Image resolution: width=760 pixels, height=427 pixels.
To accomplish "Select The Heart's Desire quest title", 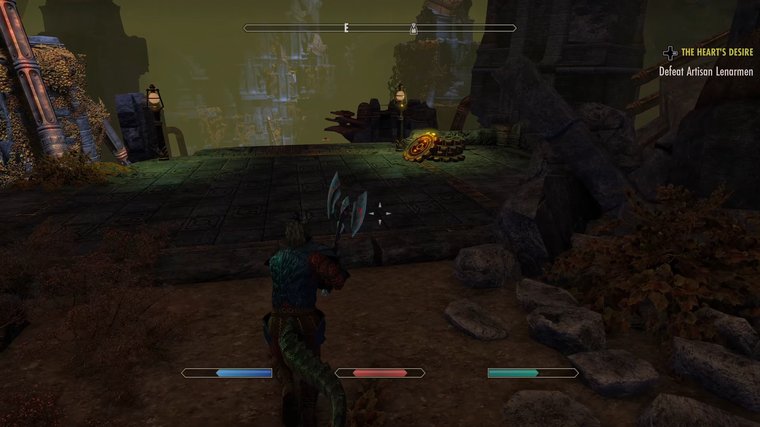I will tap(718, 52).
